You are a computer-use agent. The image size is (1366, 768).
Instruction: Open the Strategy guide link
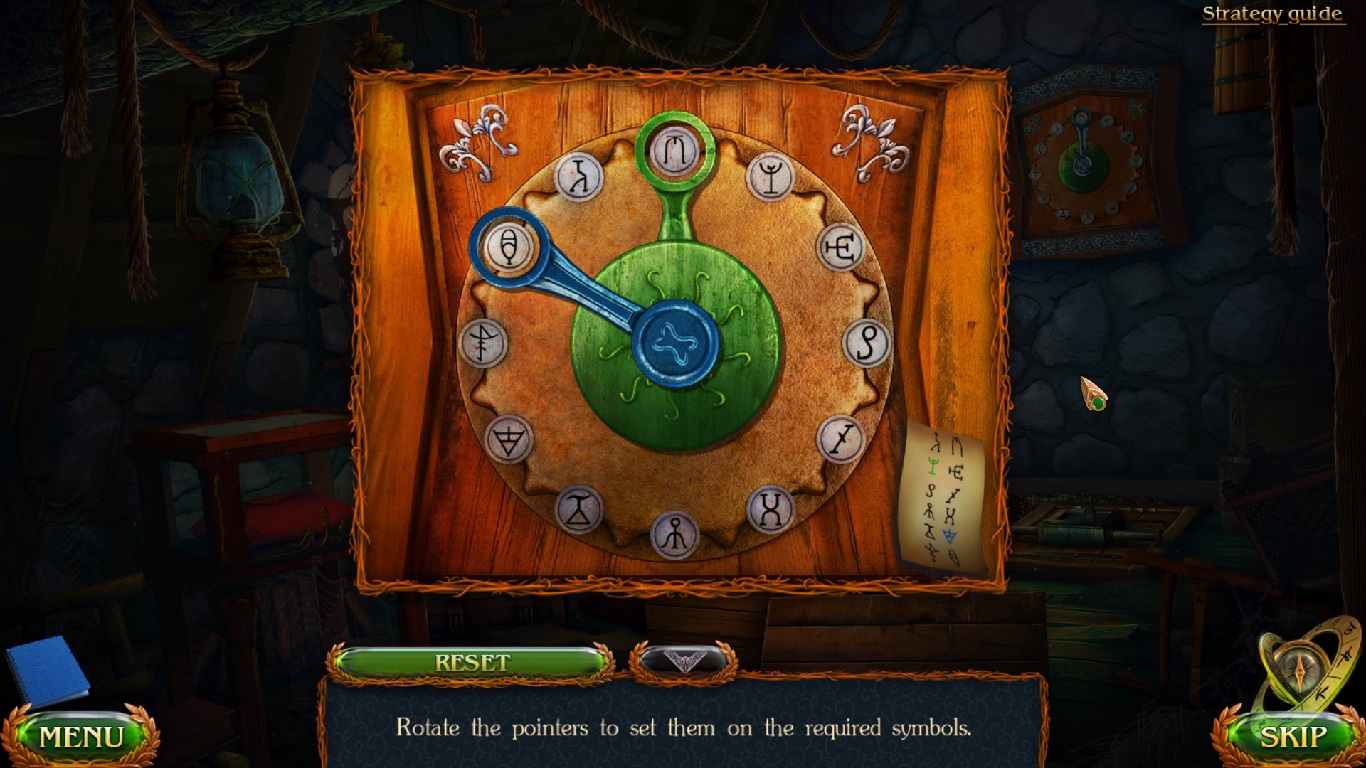coord(1273,13)
